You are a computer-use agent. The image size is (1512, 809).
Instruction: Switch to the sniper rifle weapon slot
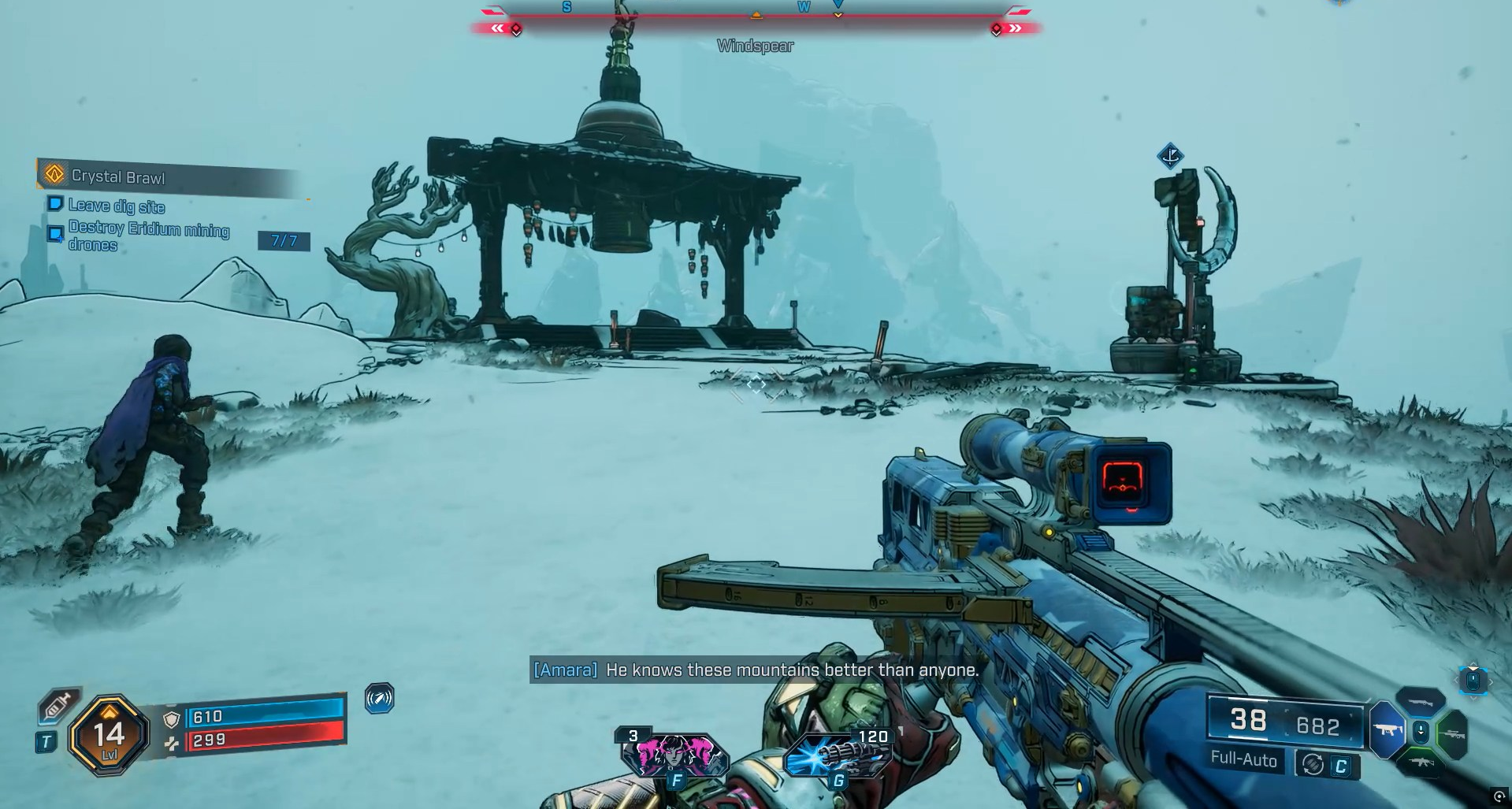[1454, 734]
